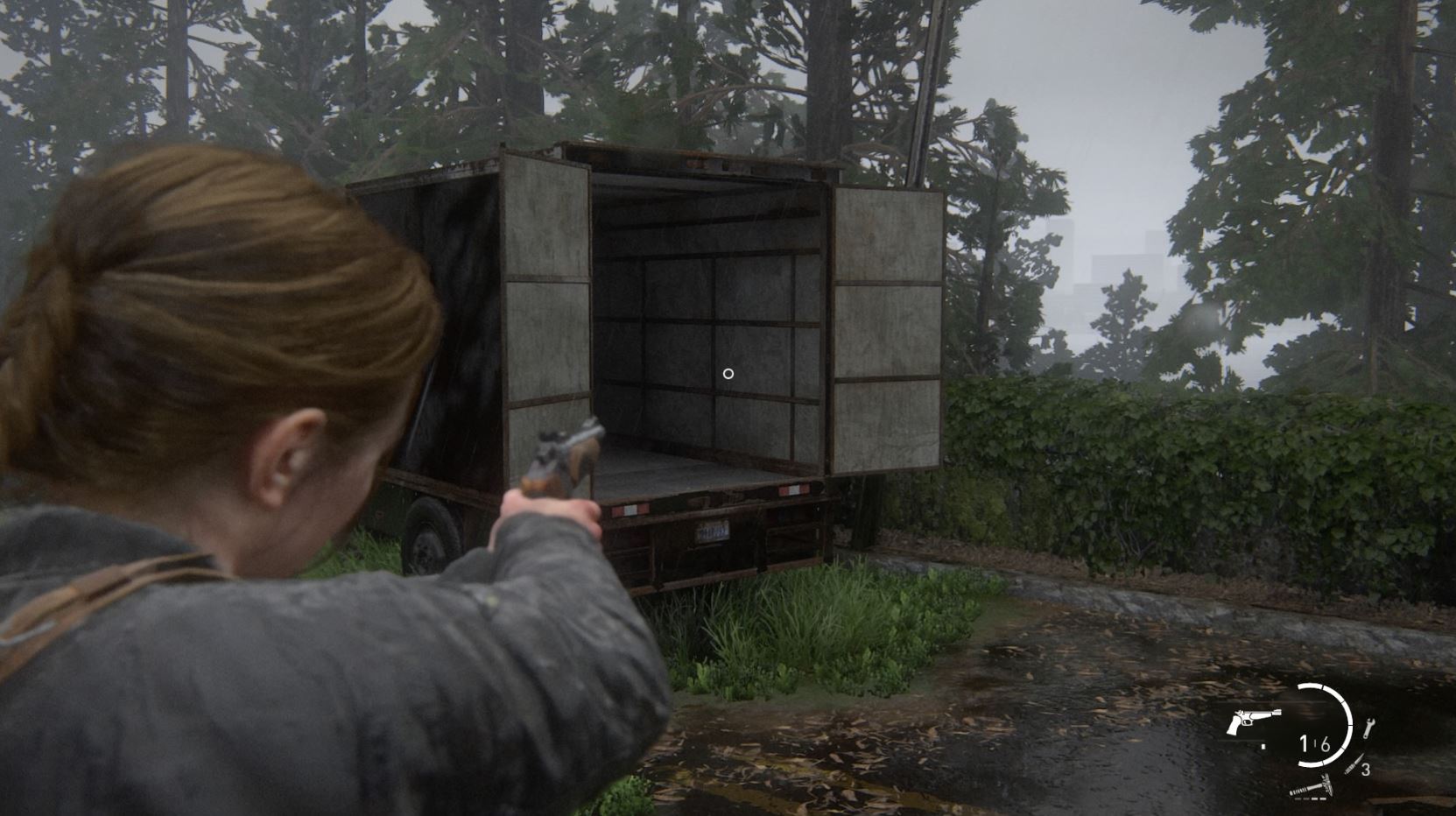Click the ammo counter reading 1|6
Image resolution: width=1456 pixels, height=816 pixels.
click(x=1314, y=744)
